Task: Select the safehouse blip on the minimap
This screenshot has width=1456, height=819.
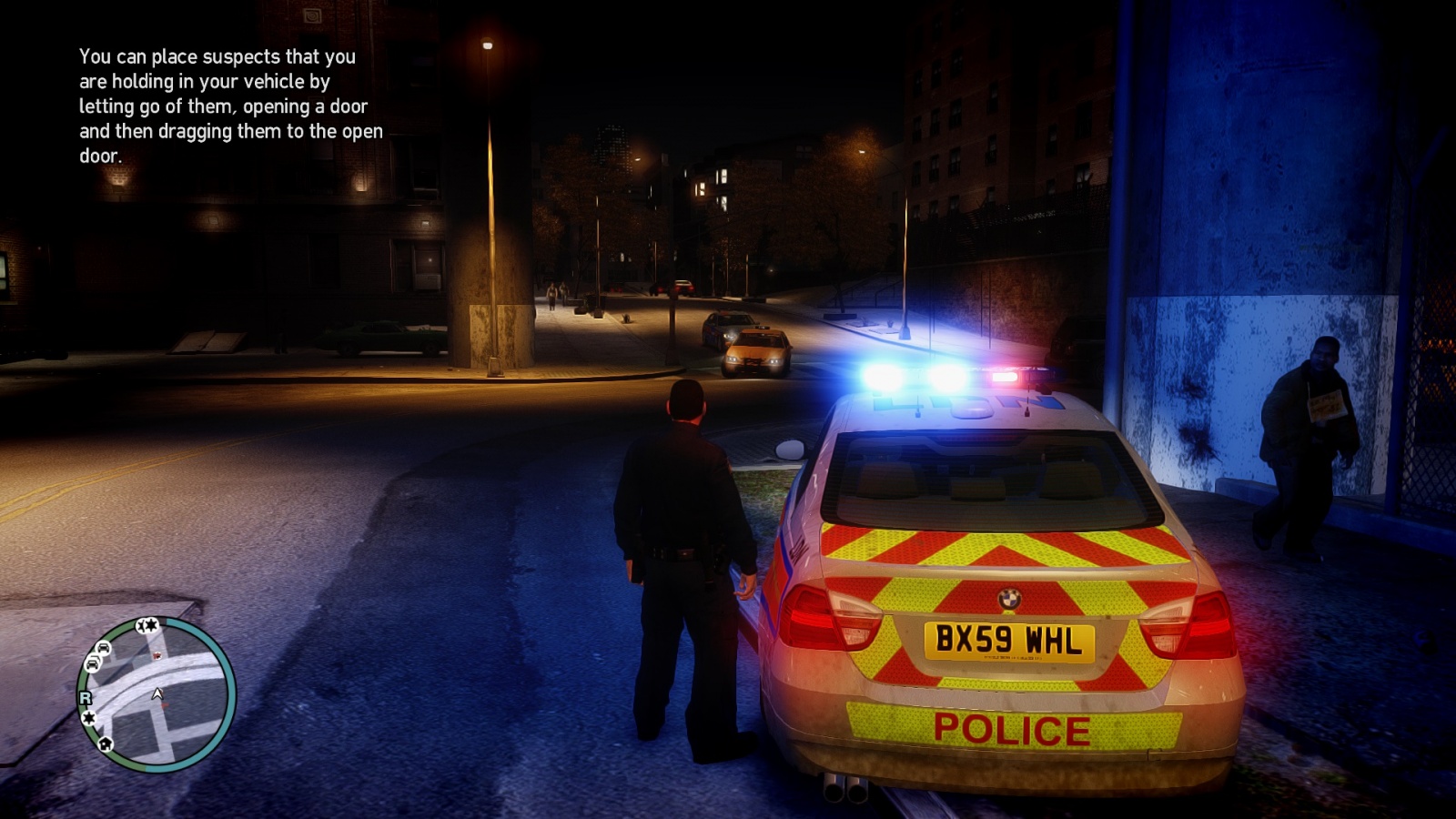Action: [106, 744]
